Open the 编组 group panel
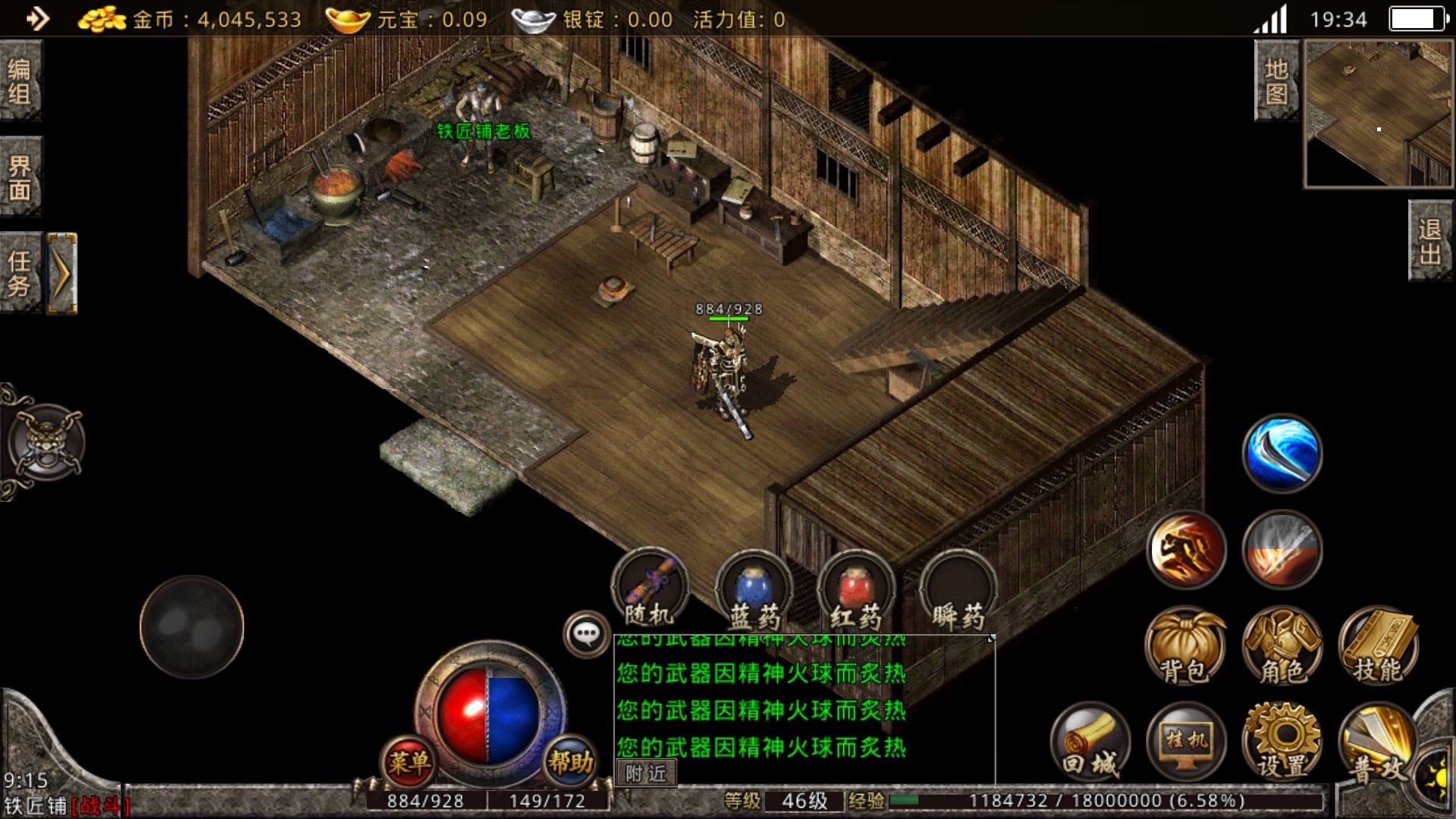This screenshot has height=819, width=1456. (x=20, y=81)
